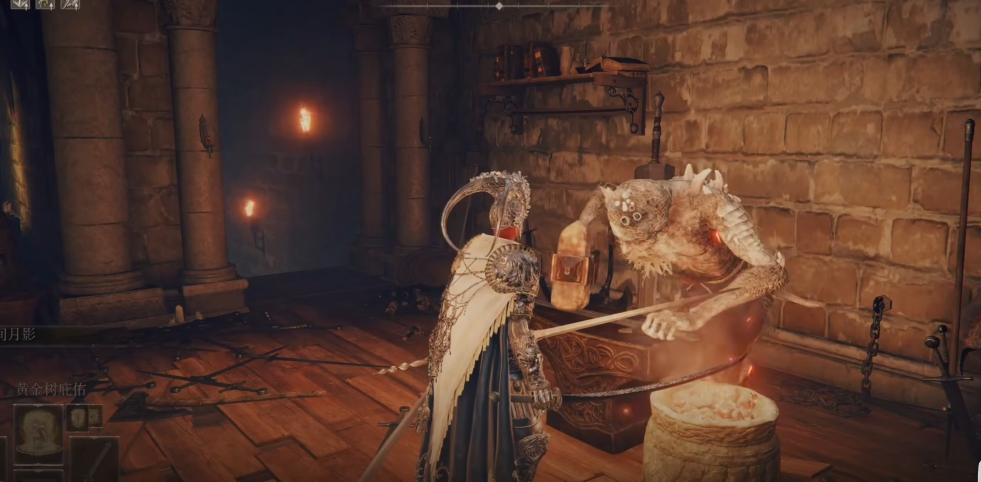Screen dimensions: 981x482
Task: Click the diamond marker on the compass bar
Action: pyautogui.click(x=499, y=6)
